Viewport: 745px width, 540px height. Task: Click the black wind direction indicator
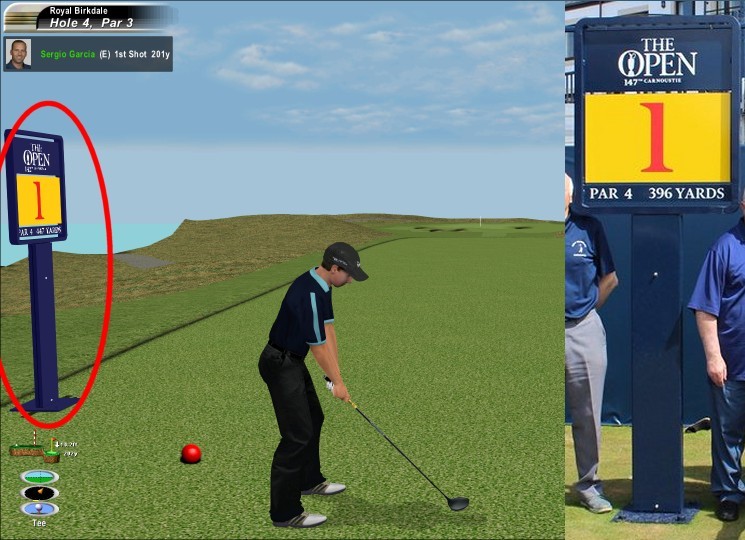39,493
